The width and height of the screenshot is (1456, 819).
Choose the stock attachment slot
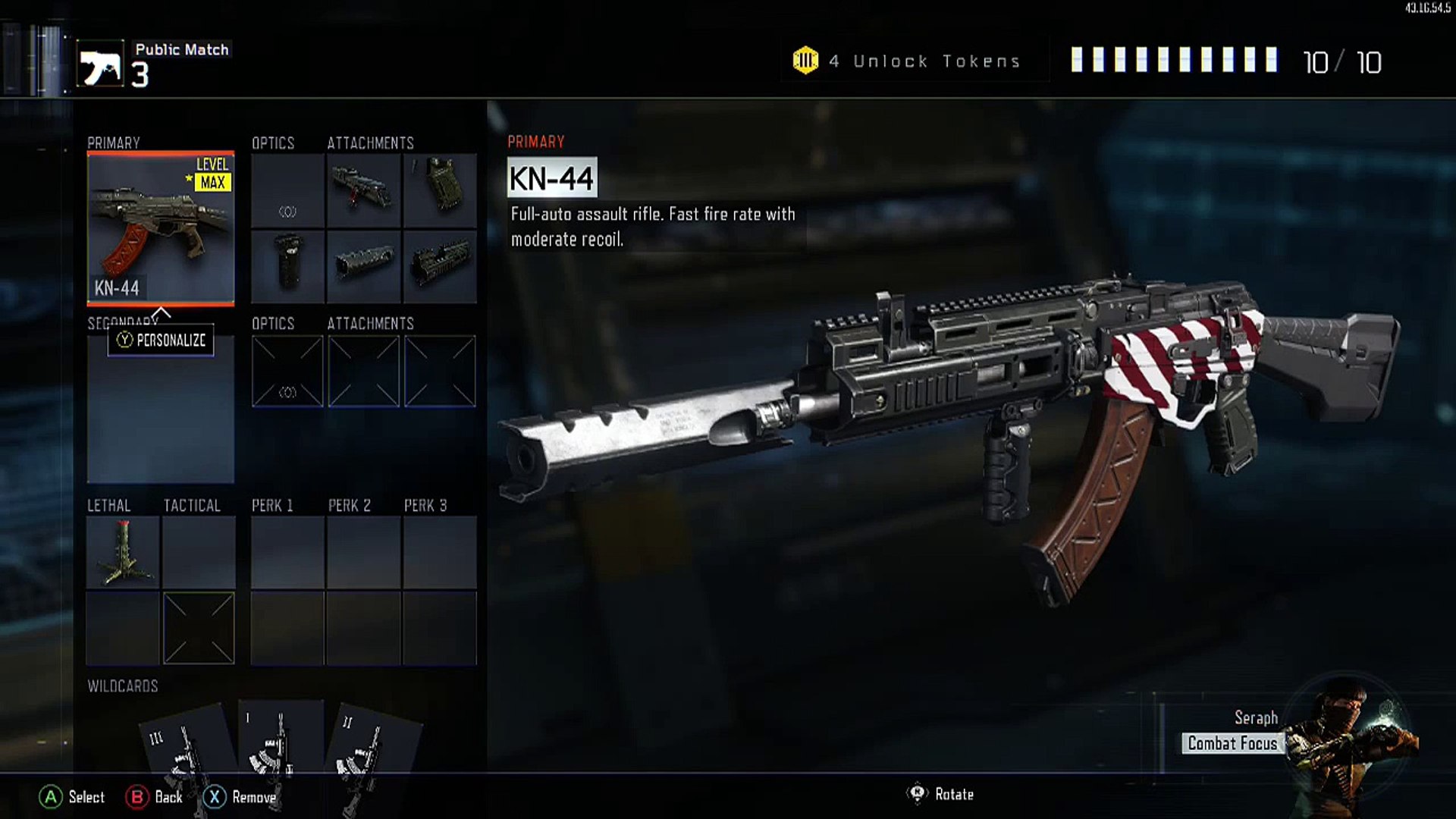[440, 190]
